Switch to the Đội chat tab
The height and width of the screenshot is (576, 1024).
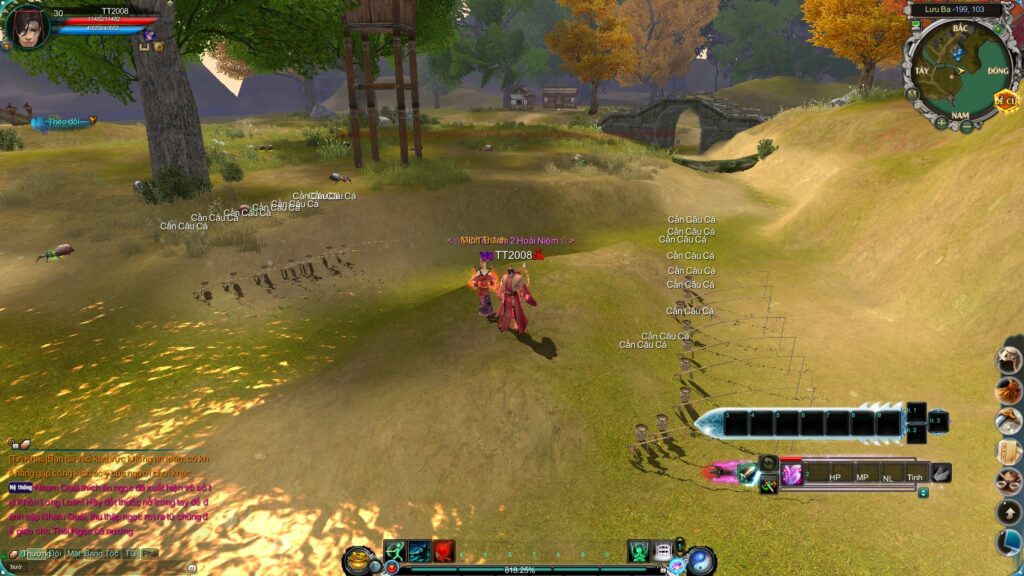(56, 553)
